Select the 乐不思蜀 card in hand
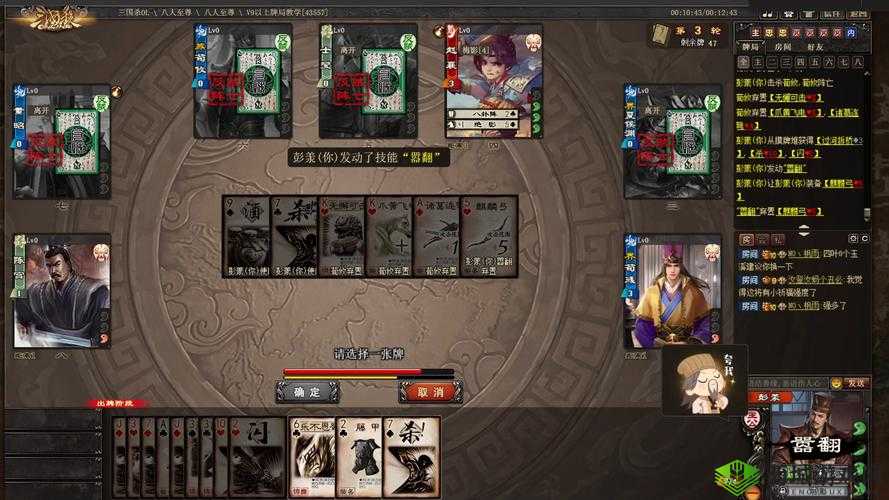This screenshot has width=889, height=500. point(312,456)
